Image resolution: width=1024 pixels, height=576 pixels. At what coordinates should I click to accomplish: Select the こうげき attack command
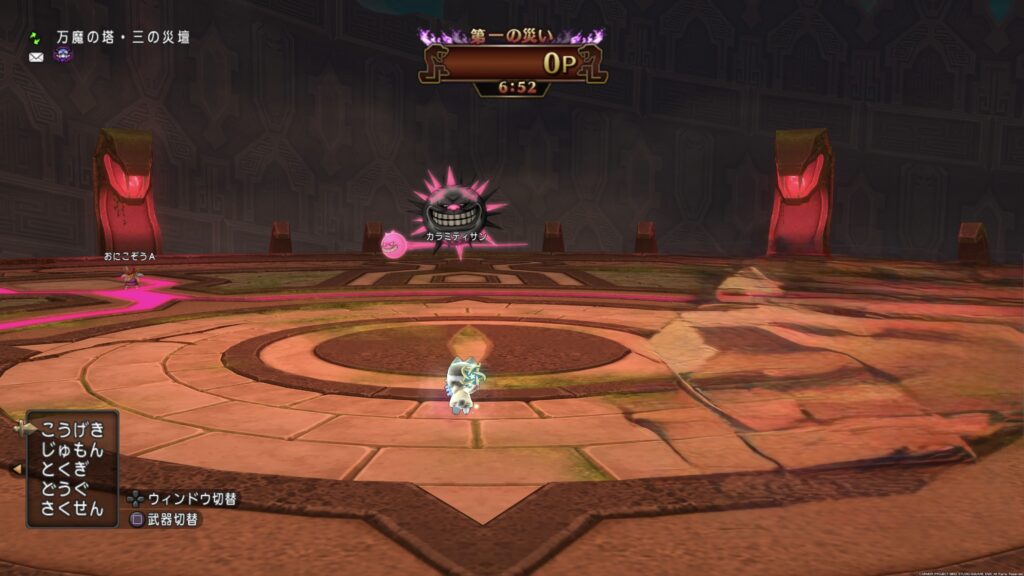pyautogui.click(x=72, y=429)
